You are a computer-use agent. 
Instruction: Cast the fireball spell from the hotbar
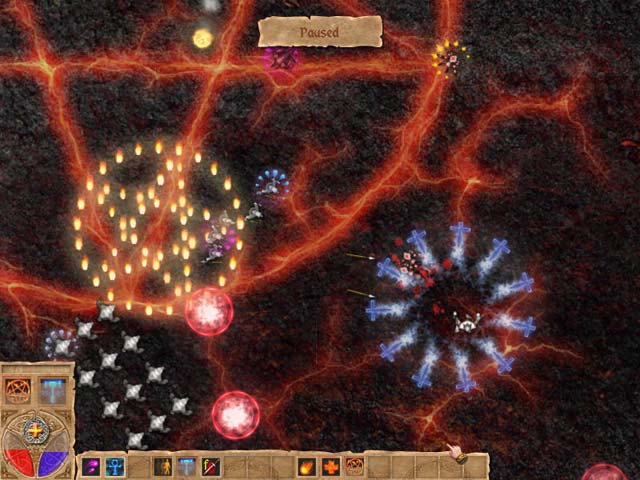coord(307,466)
